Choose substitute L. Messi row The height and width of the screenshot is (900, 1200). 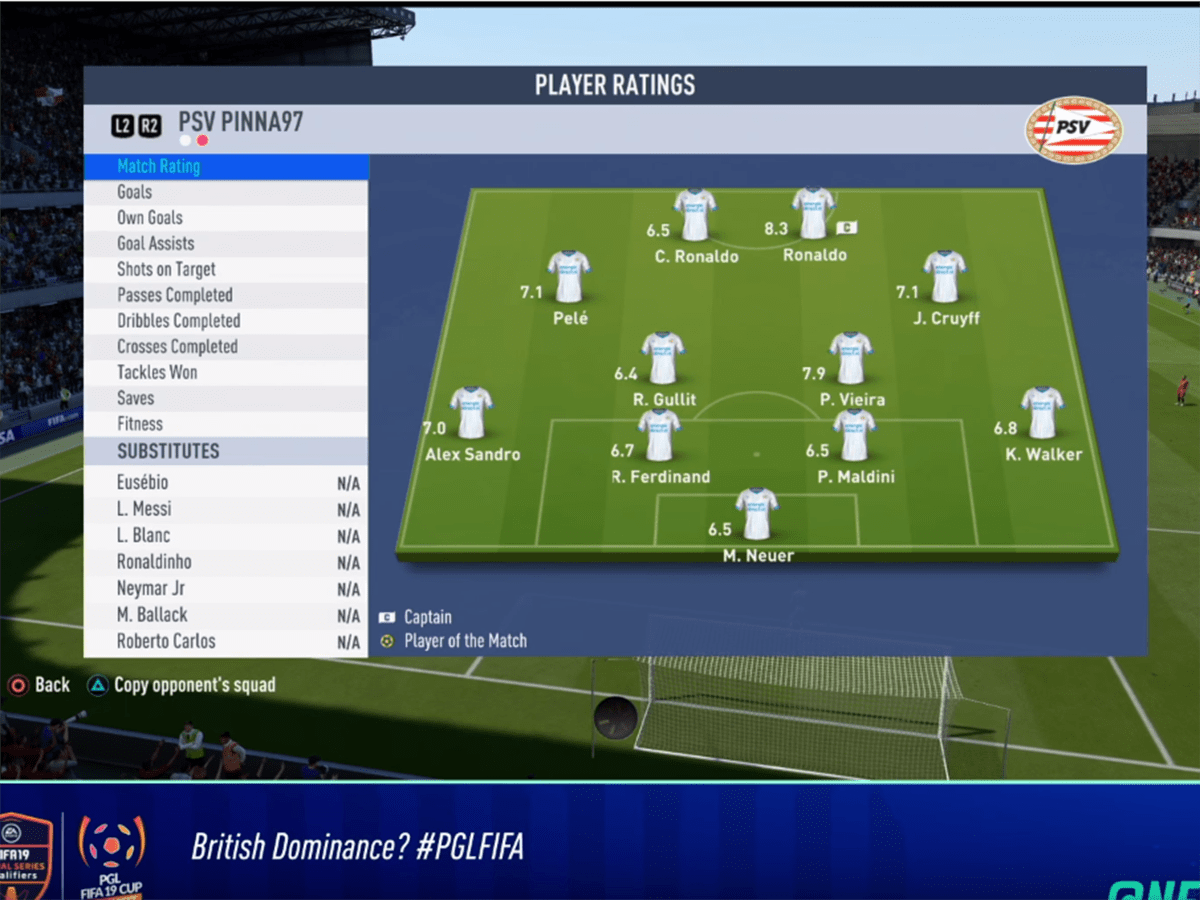(x=226, y=509)
